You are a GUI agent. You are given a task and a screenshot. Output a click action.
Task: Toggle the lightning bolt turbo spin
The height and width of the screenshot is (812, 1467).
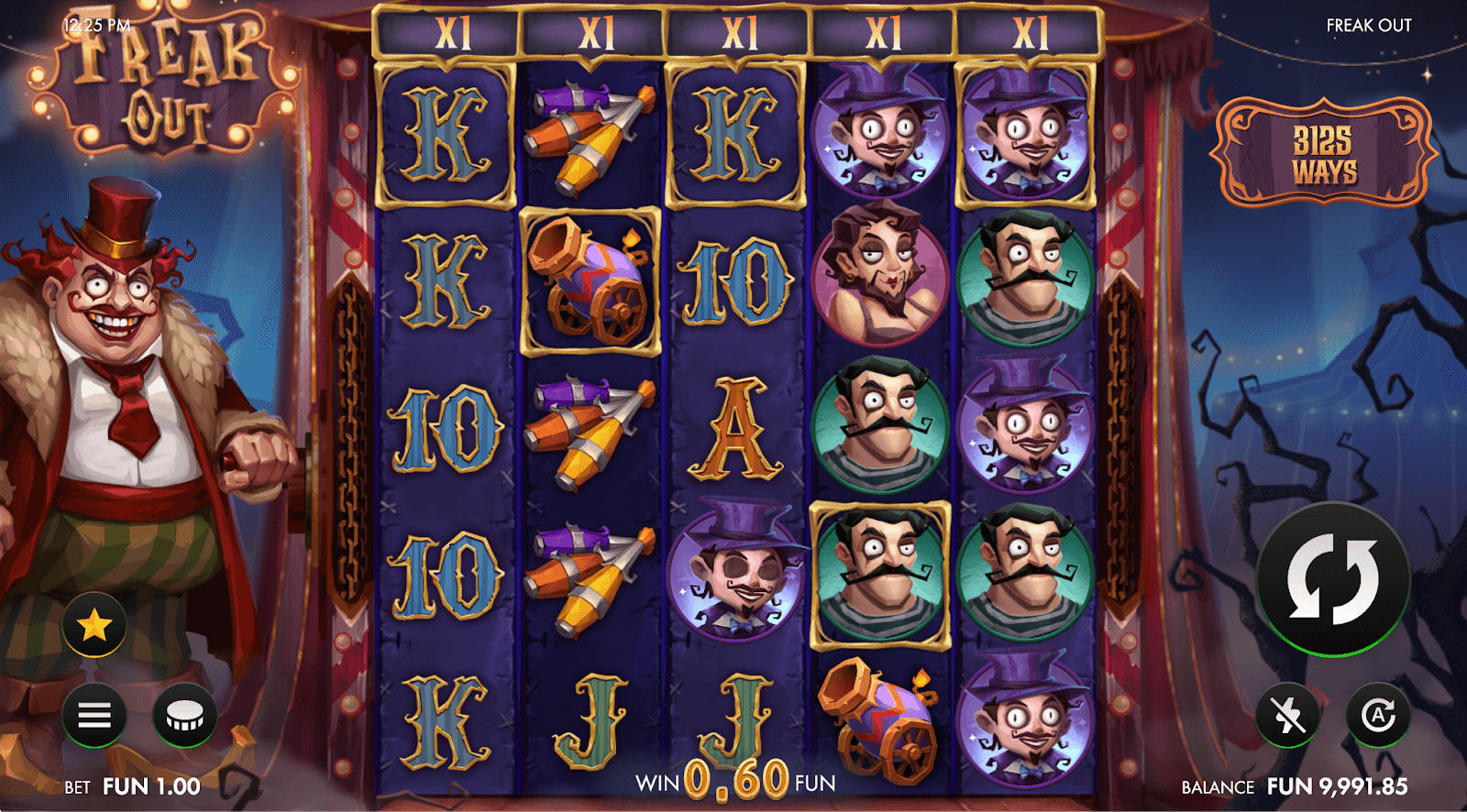pos(1288,715)
